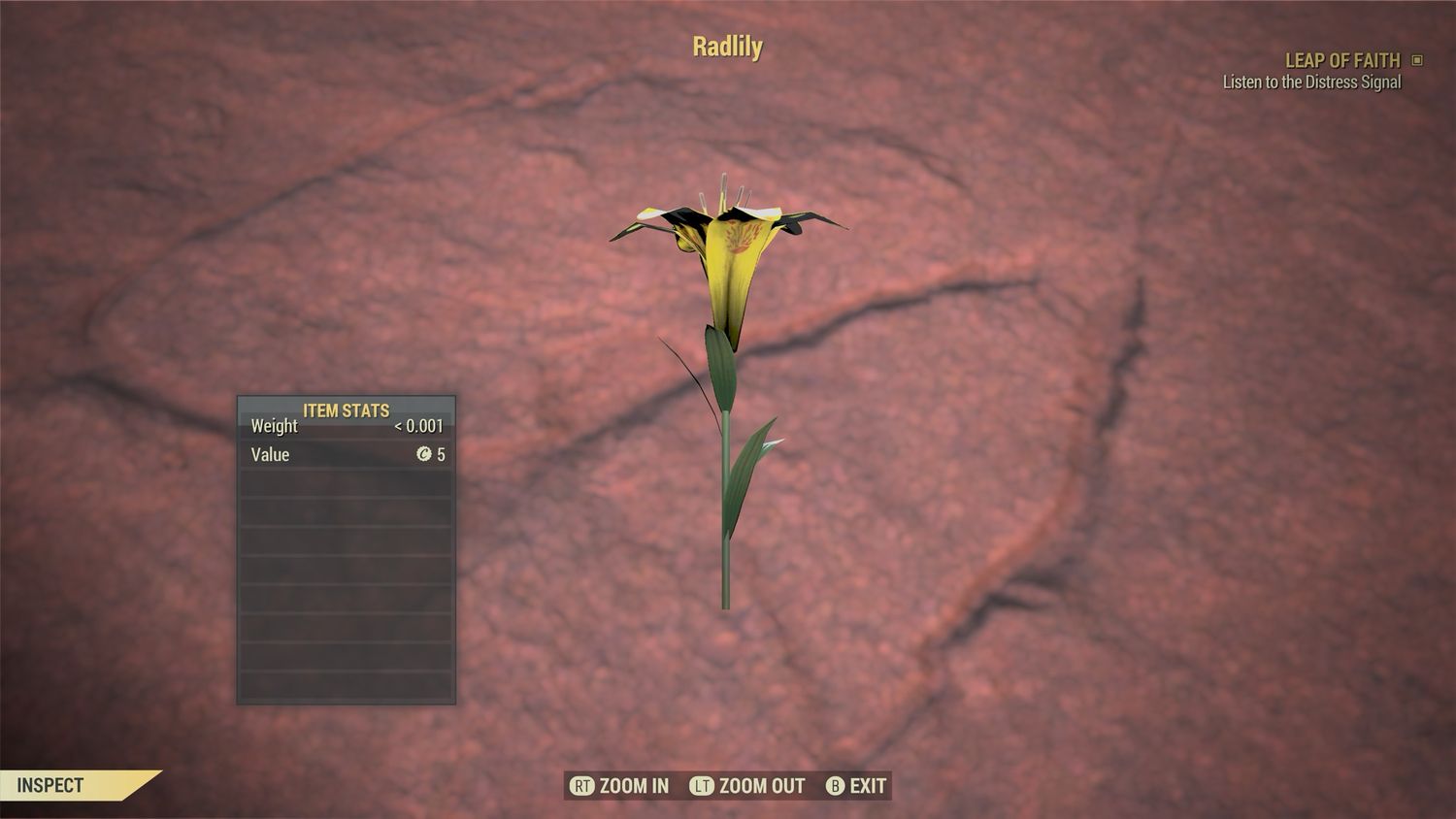Click the Weight value reading < 0.001
The height and width of the screenshot is (819, 1456).
(419, 426)
